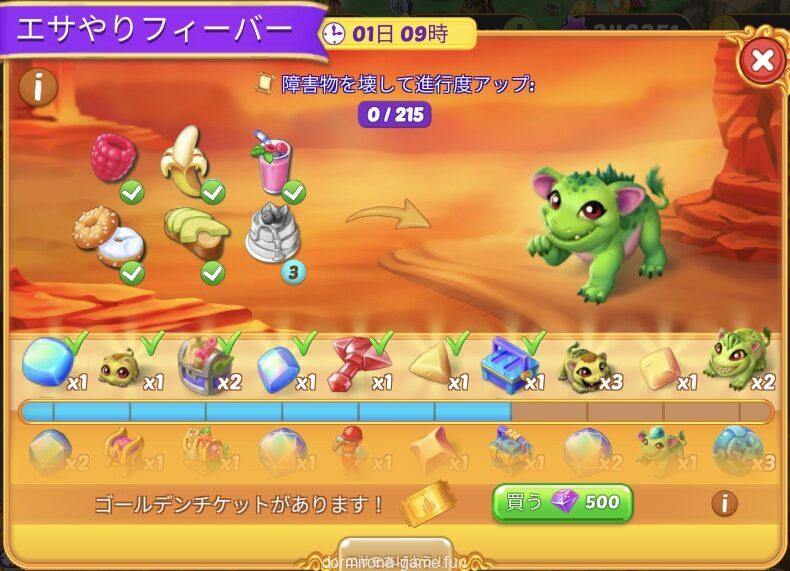
Task: Select the raspberry food item
Action: (x=114, y=158)
